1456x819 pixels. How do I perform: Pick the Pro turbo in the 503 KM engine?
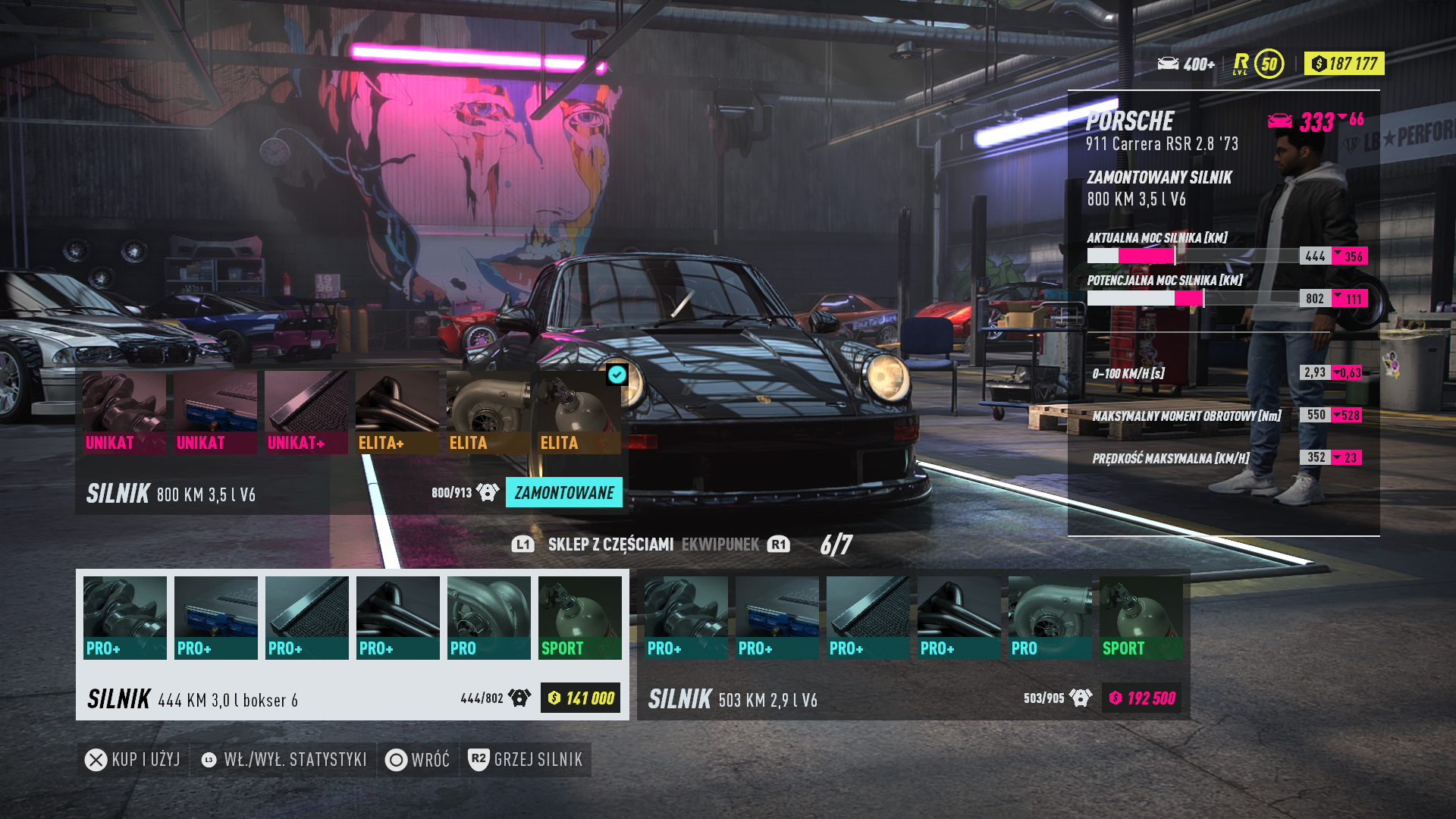tap(1050, 617)
